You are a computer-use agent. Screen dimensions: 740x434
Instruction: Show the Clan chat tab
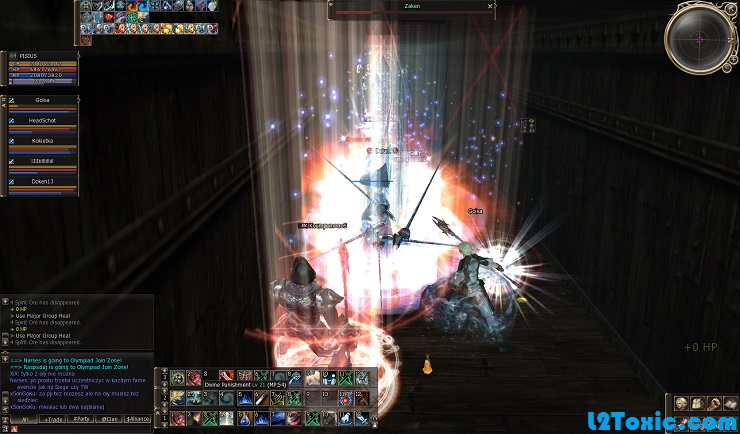pos(110,419)
